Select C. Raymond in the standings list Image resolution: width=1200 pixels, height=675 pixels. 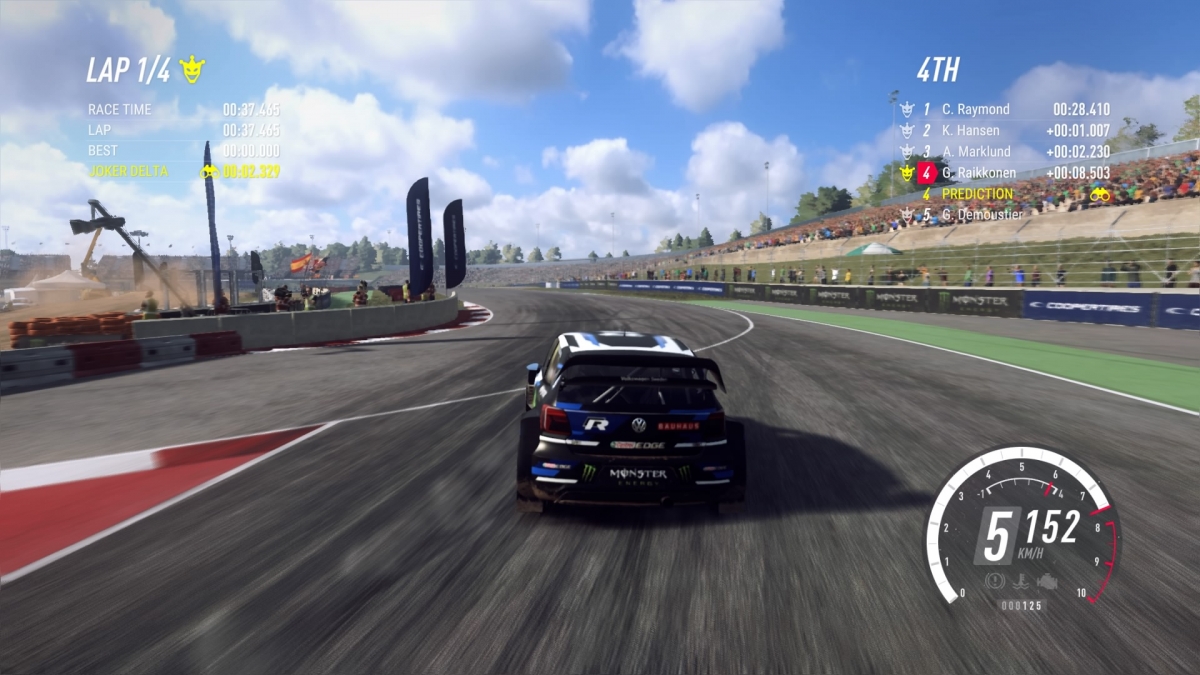(x=975, y=109)
